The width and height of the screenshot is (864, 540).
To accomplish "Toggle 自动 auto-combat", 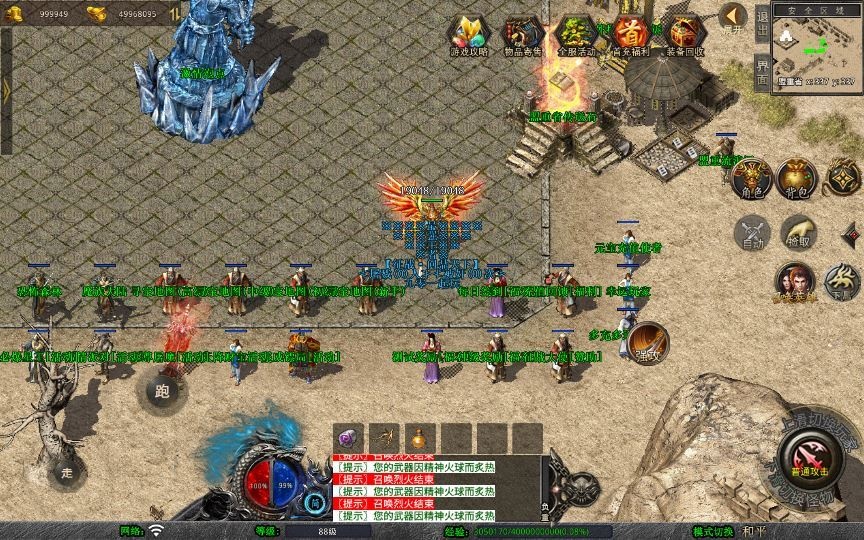I will 750,232.
